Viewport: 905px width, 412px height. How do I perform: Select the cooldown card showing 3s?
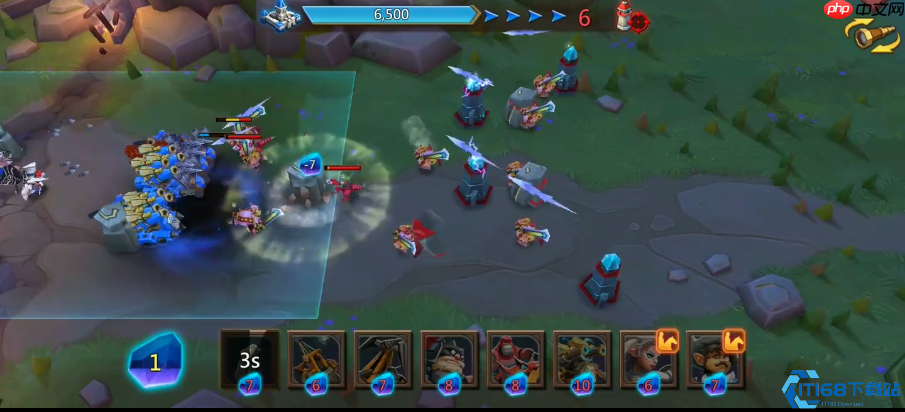pos(250,360)
